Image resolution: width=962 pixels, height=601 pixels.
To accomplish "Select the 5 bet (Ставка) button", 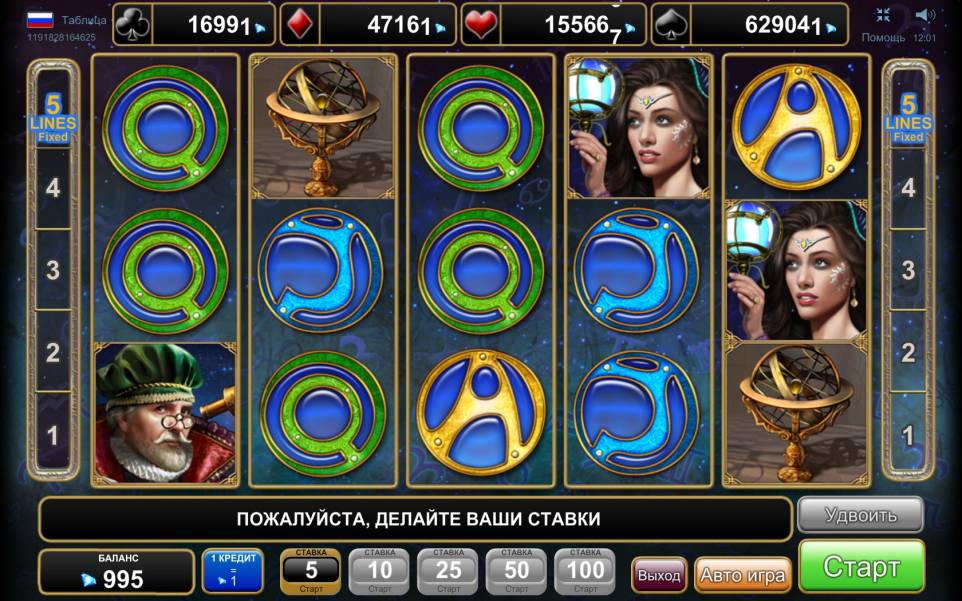I will click(311, 570).
